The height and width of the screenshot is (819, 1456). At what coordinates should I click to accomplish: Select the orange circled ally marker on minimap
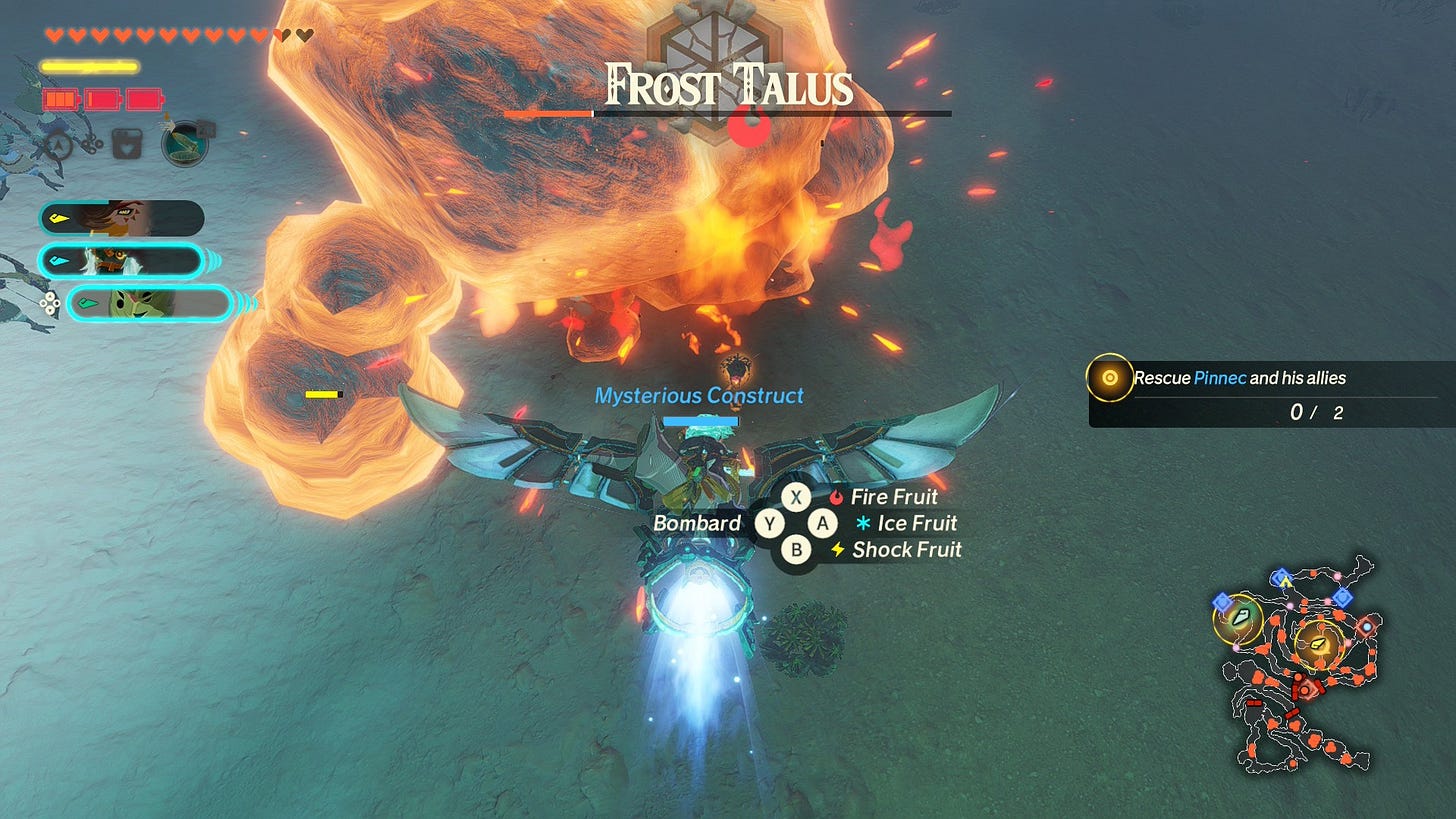coord(1316,643)
